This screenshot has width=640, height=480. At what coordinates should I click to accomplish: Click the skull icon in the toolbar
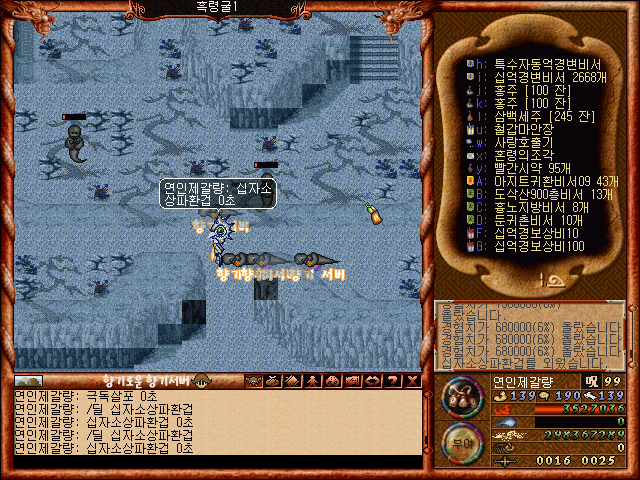tap(254, 381)
